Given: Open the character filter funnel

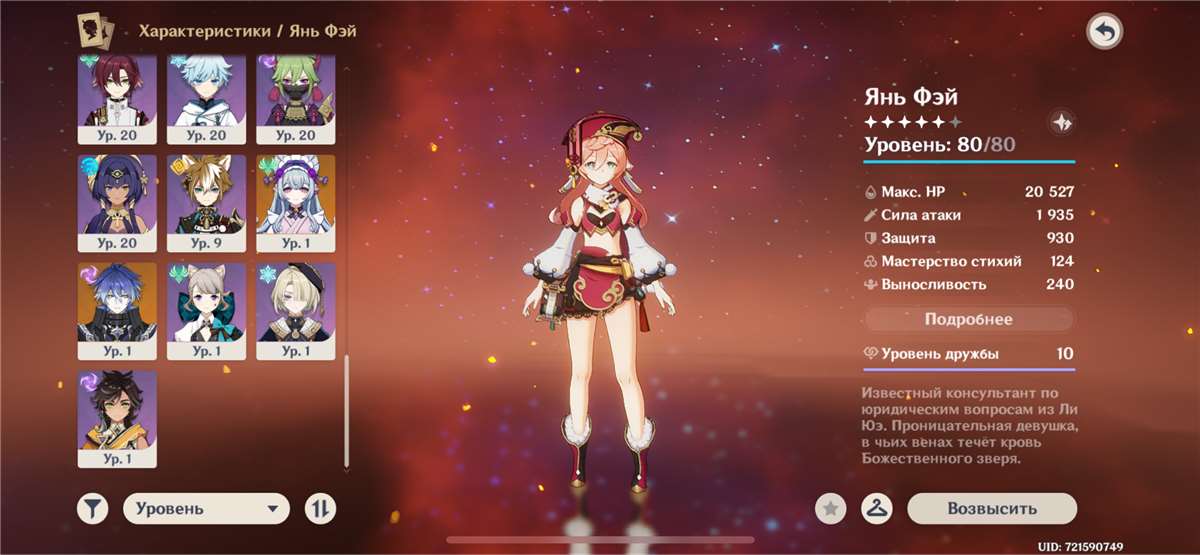Looking at the screenshot, I should (93, 508).
